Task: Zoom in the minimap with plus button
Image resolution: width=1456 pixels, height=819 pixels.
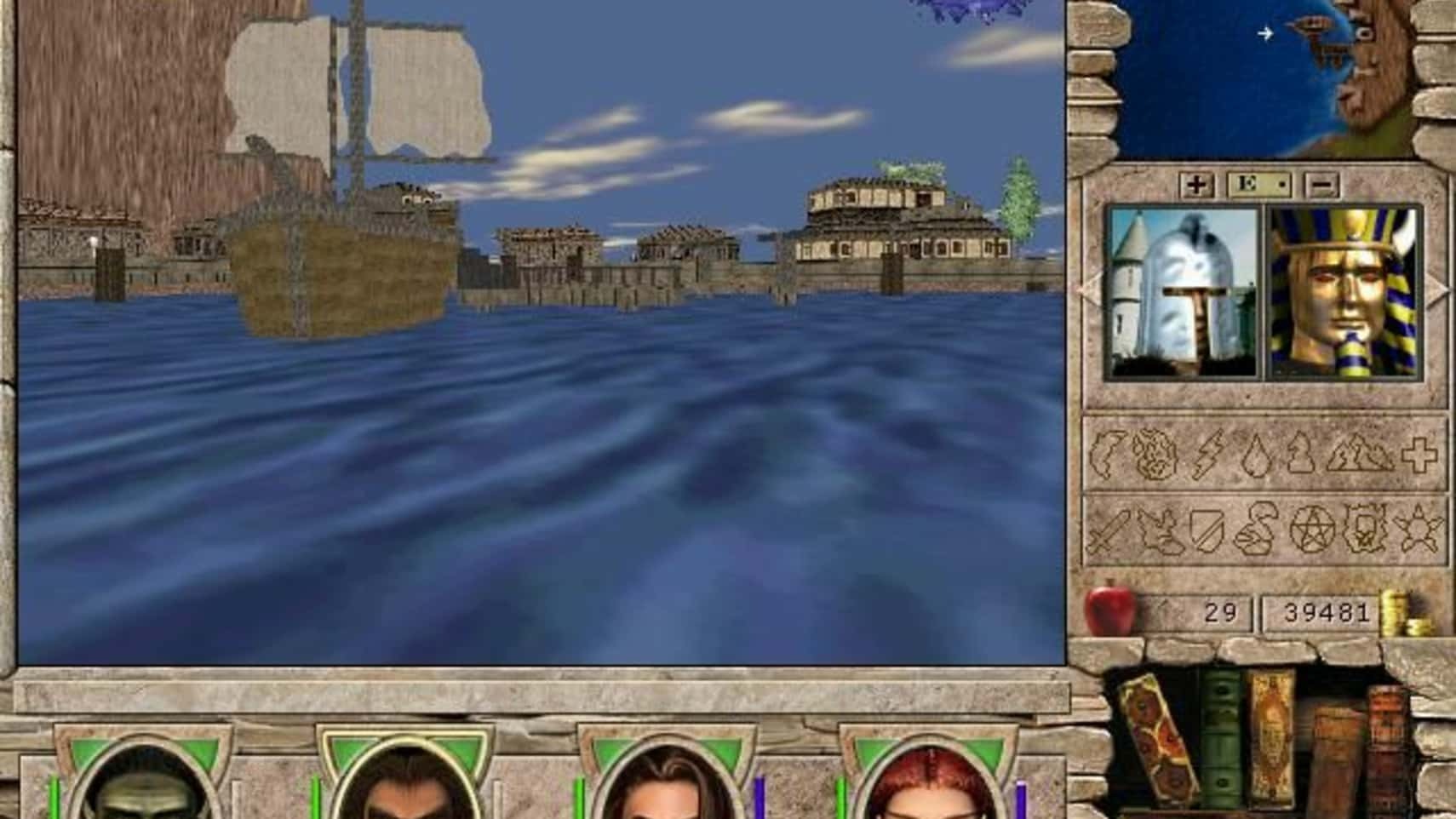Action: tap(1196, 185)
